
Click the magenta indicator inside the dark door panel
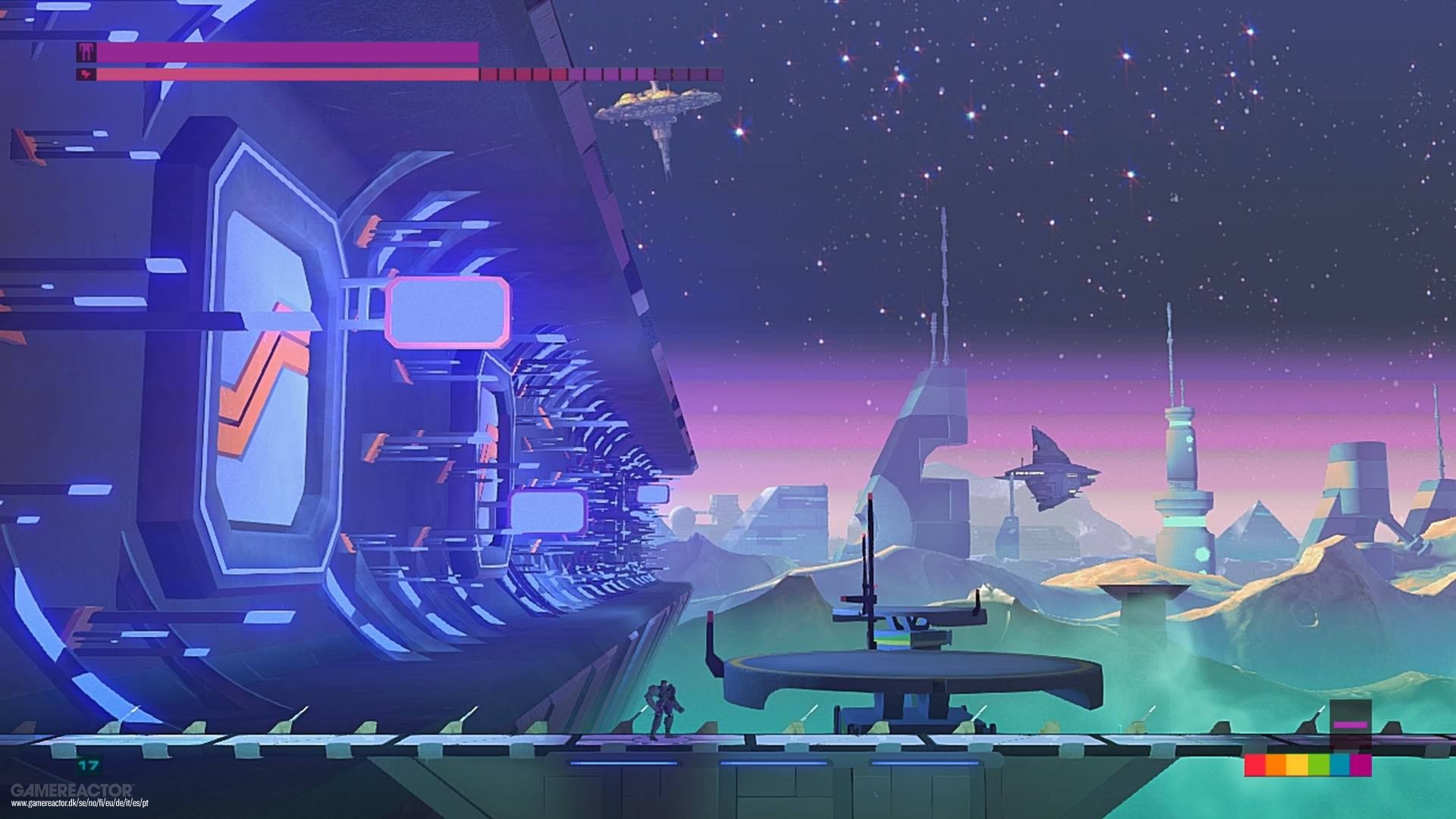pos(1350,725)
